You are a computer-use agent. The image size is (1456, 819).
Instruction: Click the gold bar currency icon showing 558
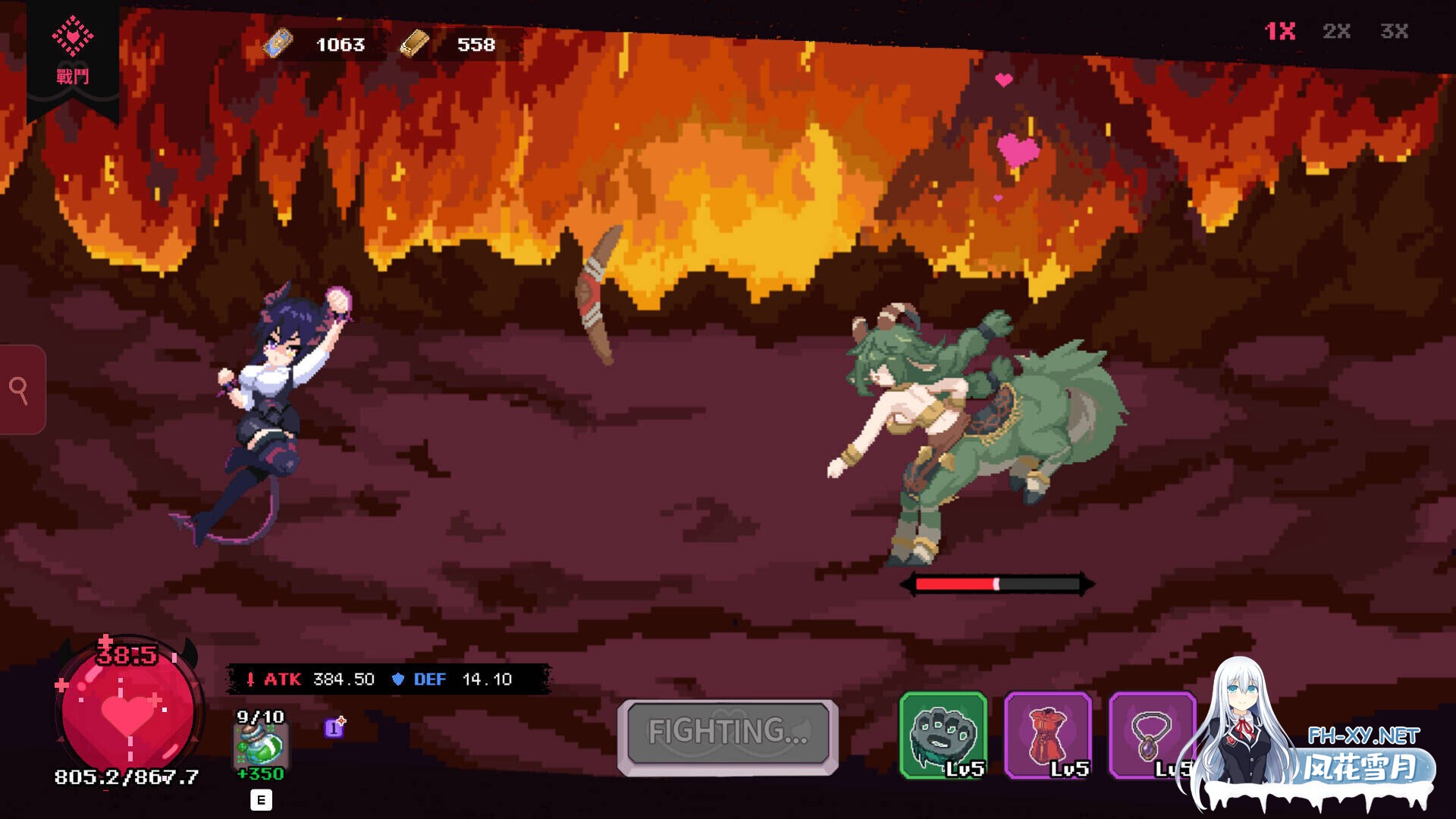pyautogui.click(x=416, y=44)
